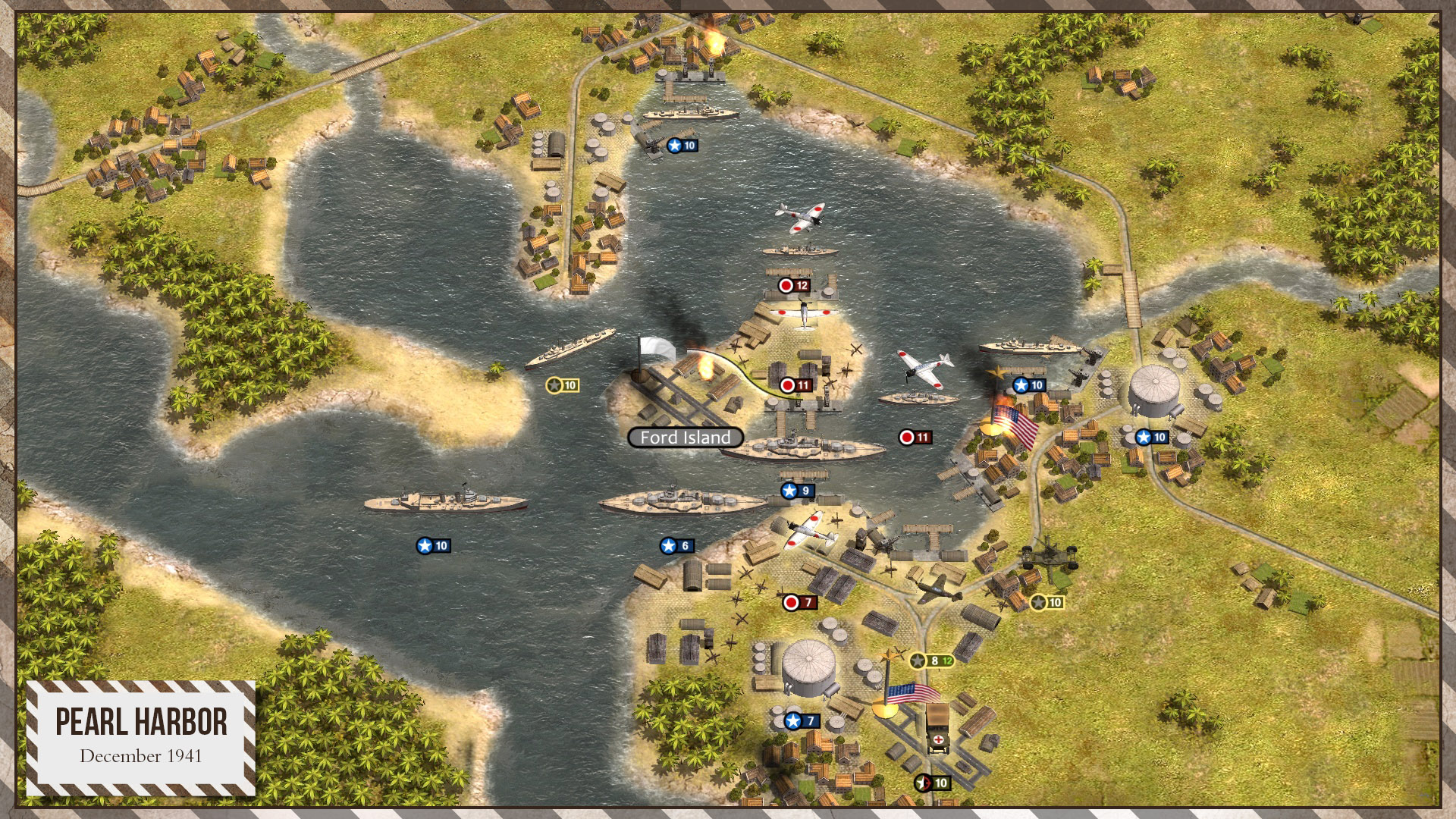Click the Ford Island location label
This screenshot has height=819, width=1456.
tap(685, 438)
